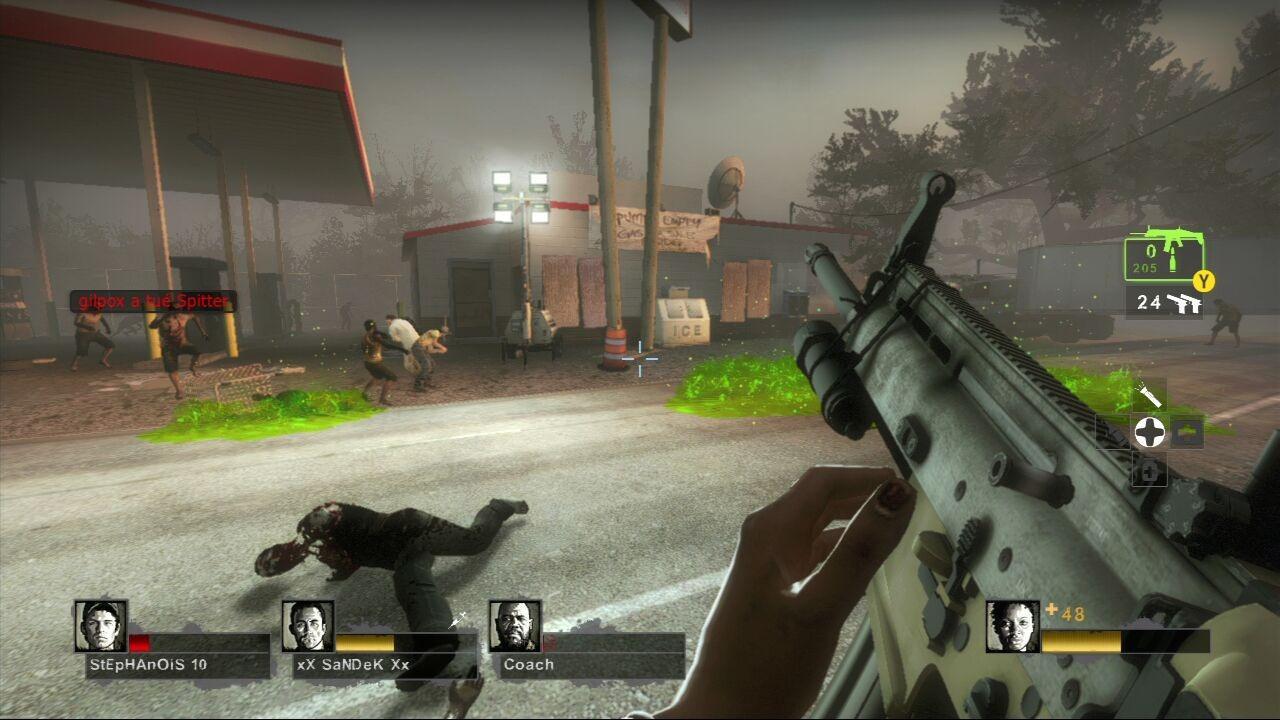Click the gilpox a tué Spitter message
Image resolution: width=1280 pixels, height=720 pixels.
pos(152,300)
